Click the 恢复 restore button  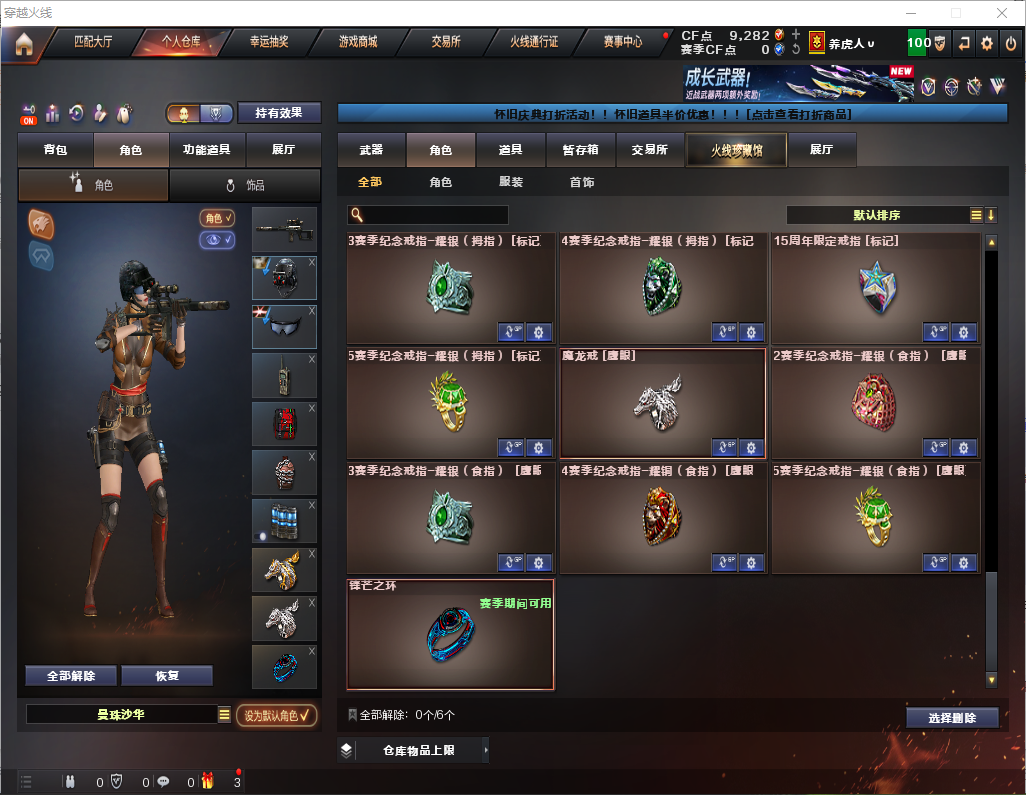167,676
